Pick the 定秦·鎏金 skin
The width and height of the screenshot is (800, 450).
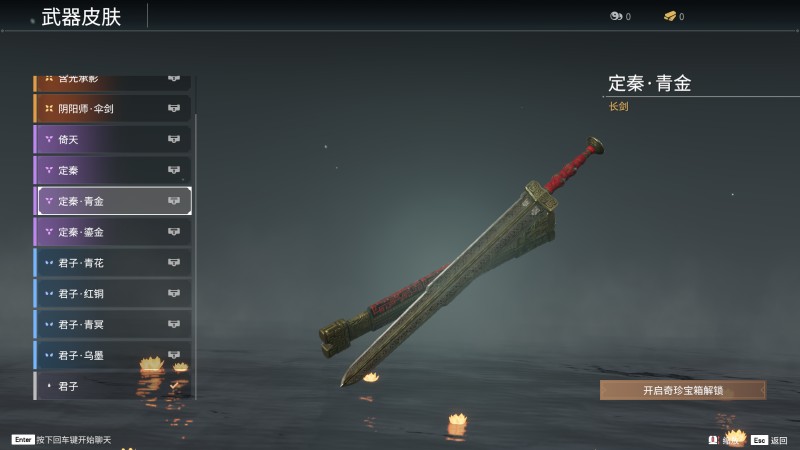pyautogui.click(x=112, y=232)
